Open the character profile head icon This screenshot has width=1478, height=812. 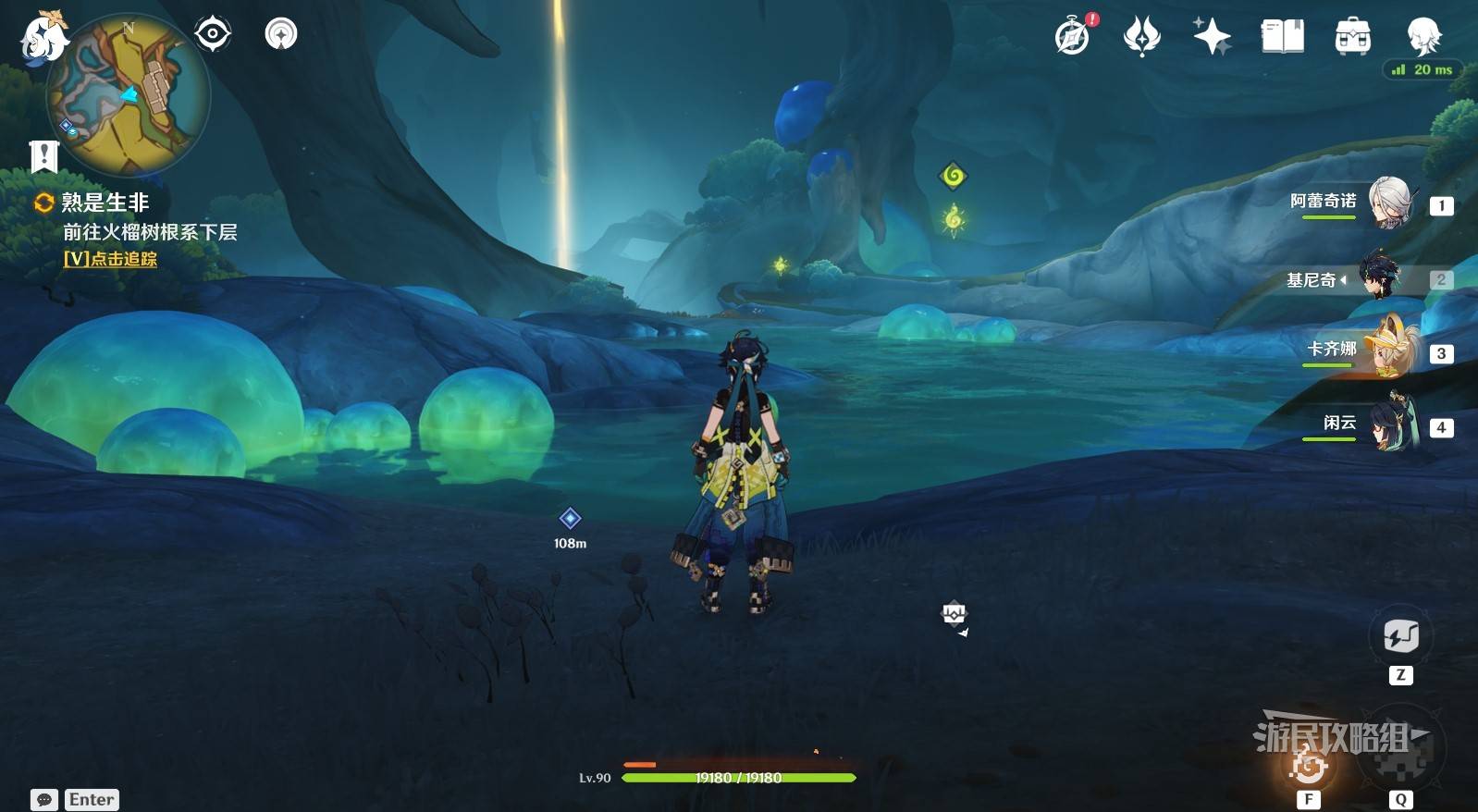point(1423,36)
